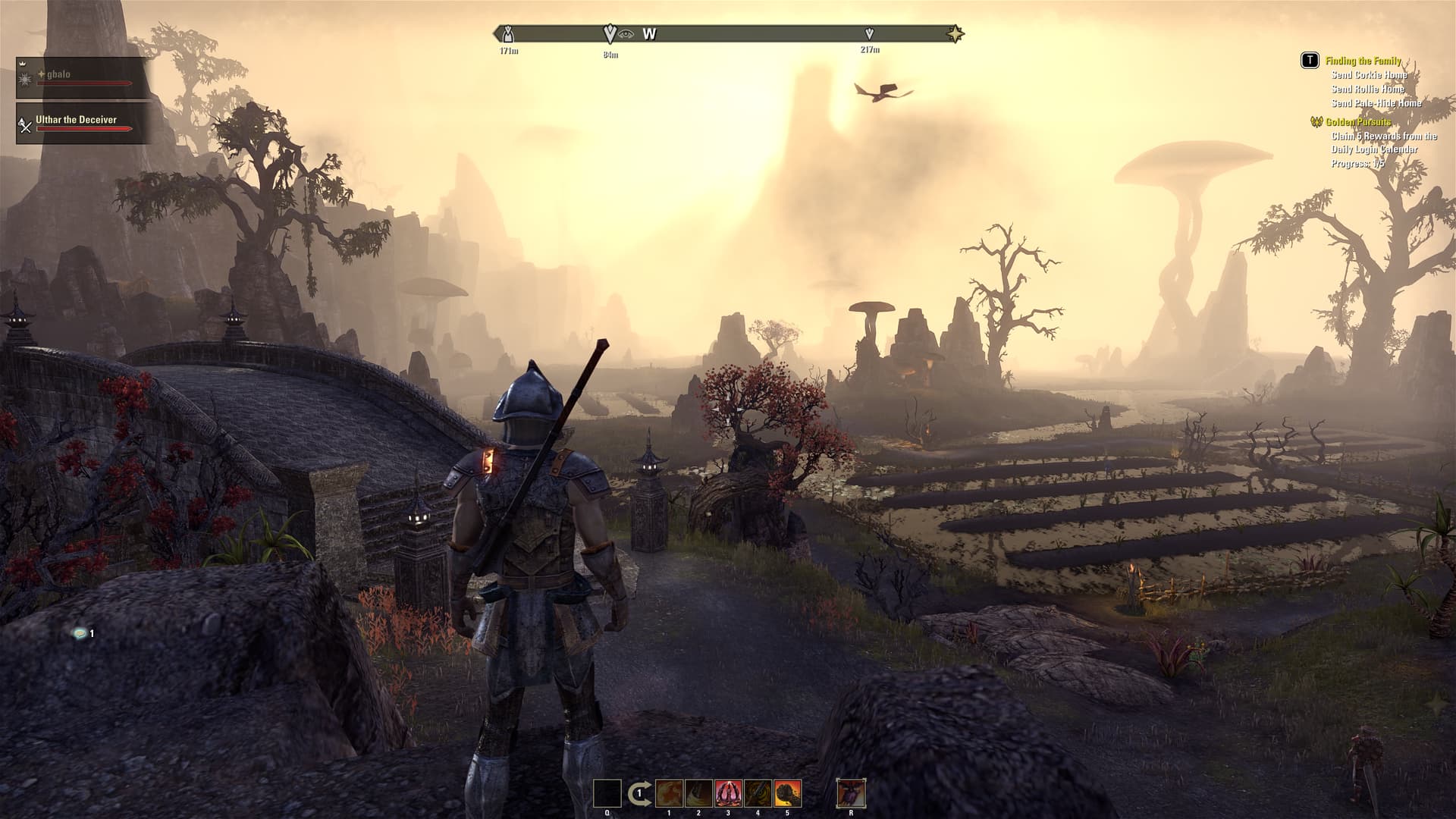Activate the yellow spiral ability in slot 4
Image resolution: width=1456 pixels, height=819 pixels.
758,794
